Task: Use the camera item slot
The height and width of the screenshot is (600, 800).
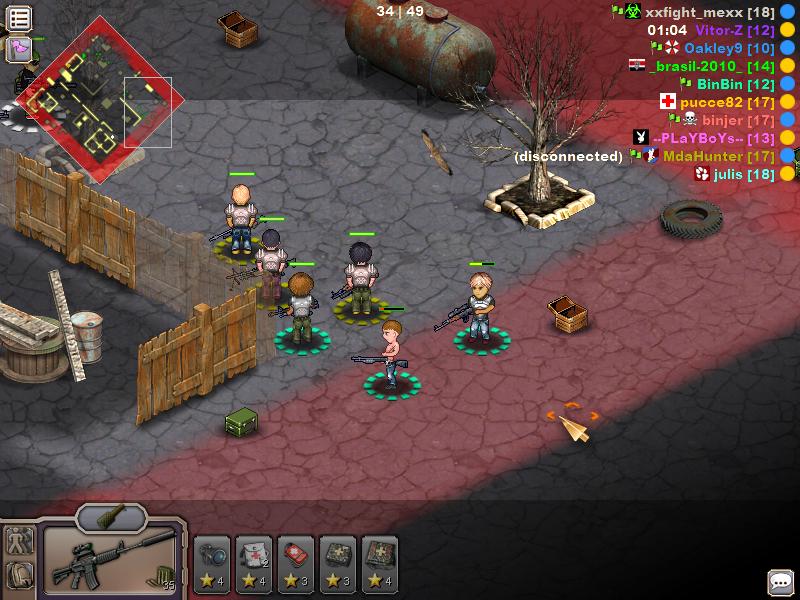Action: [213, 562]
